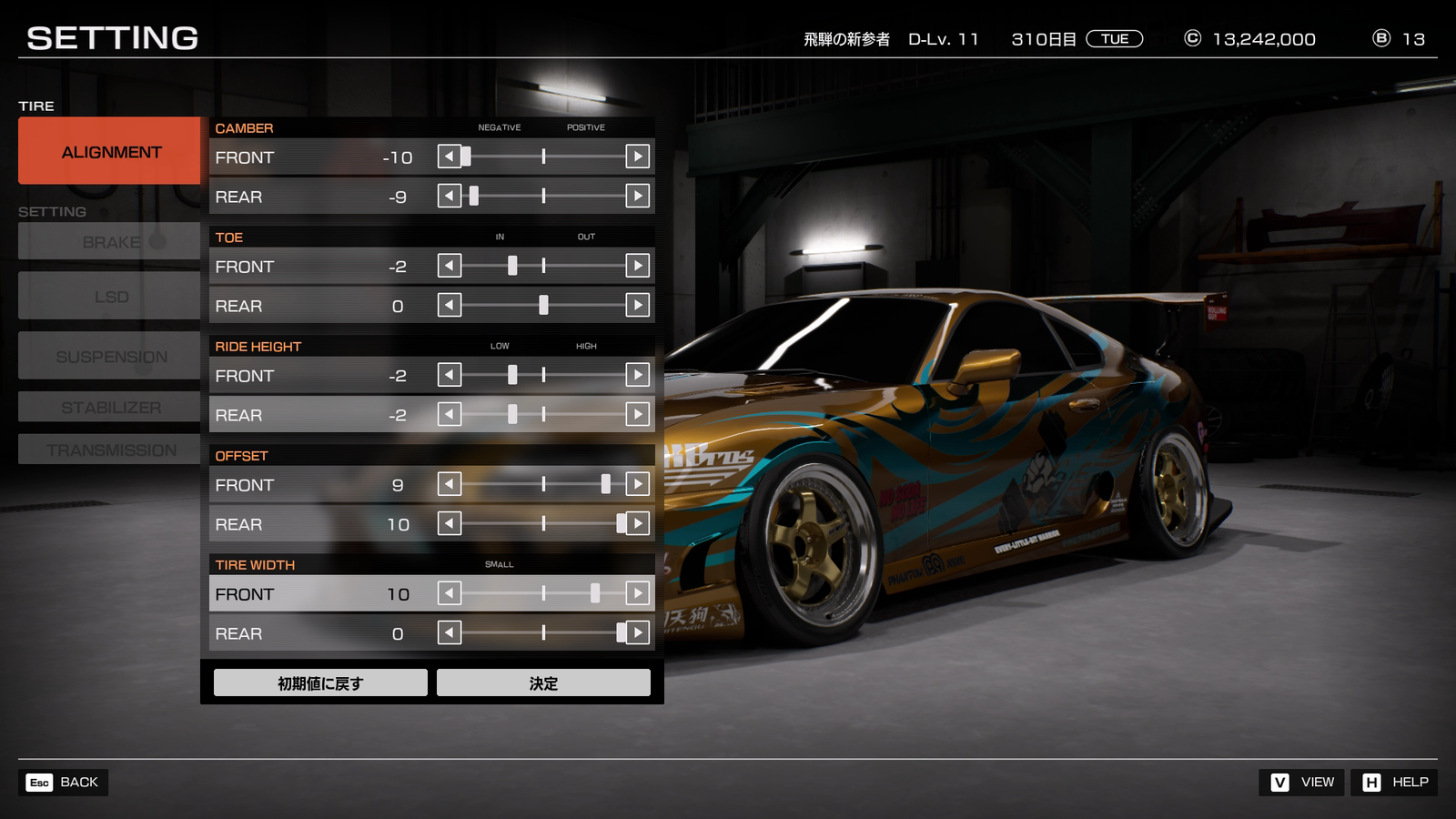This screenshot has height=819, width=1456.
Task: Open the BRAKE setting section
Action: [109, 242]
